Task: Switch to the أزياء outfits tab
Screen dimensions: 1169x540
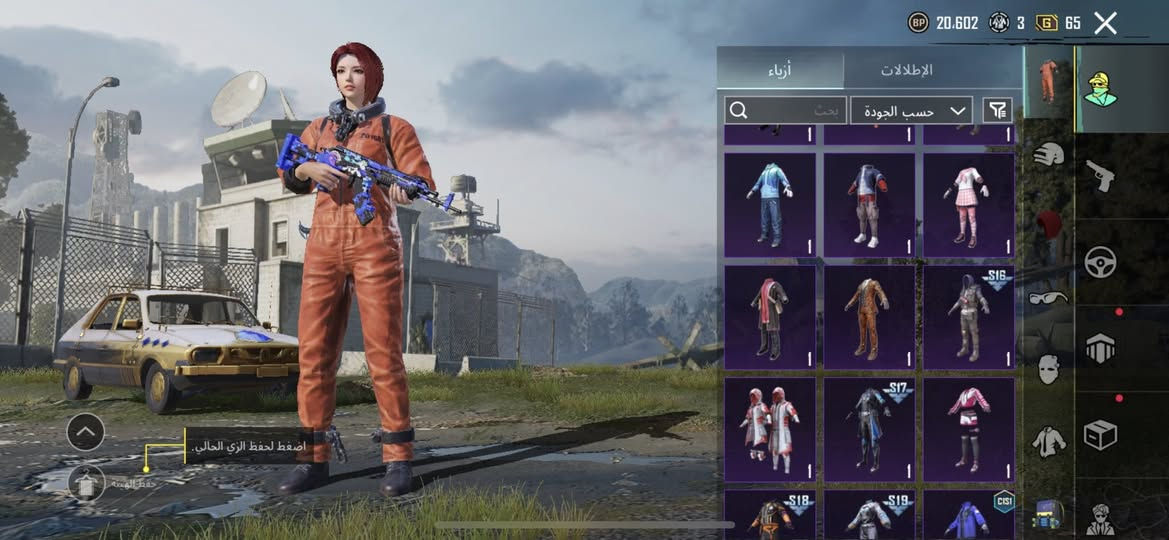Action: coord(781,70)
